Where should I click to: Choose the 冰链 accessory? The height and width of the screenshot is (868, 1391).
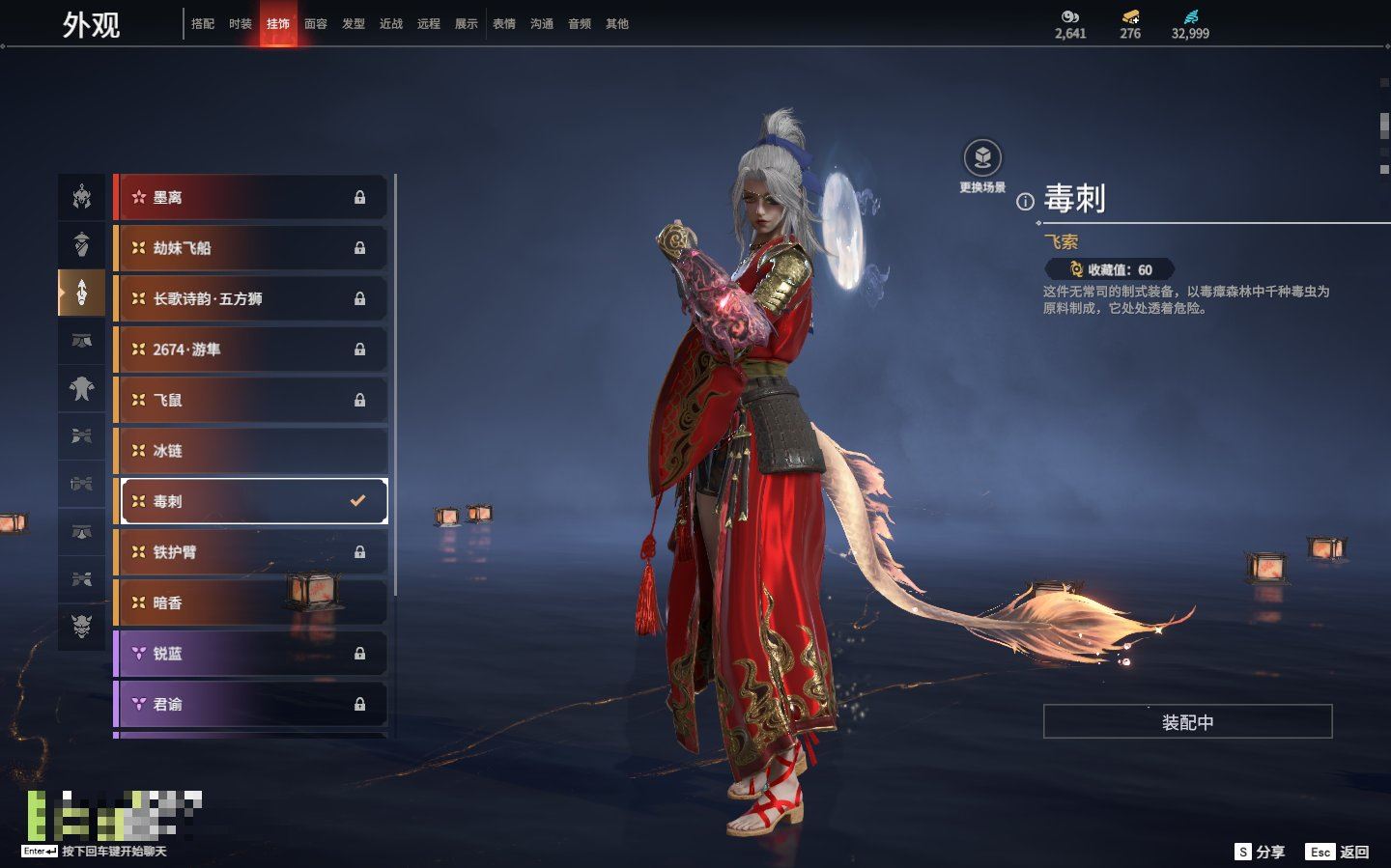click(251, 451)
